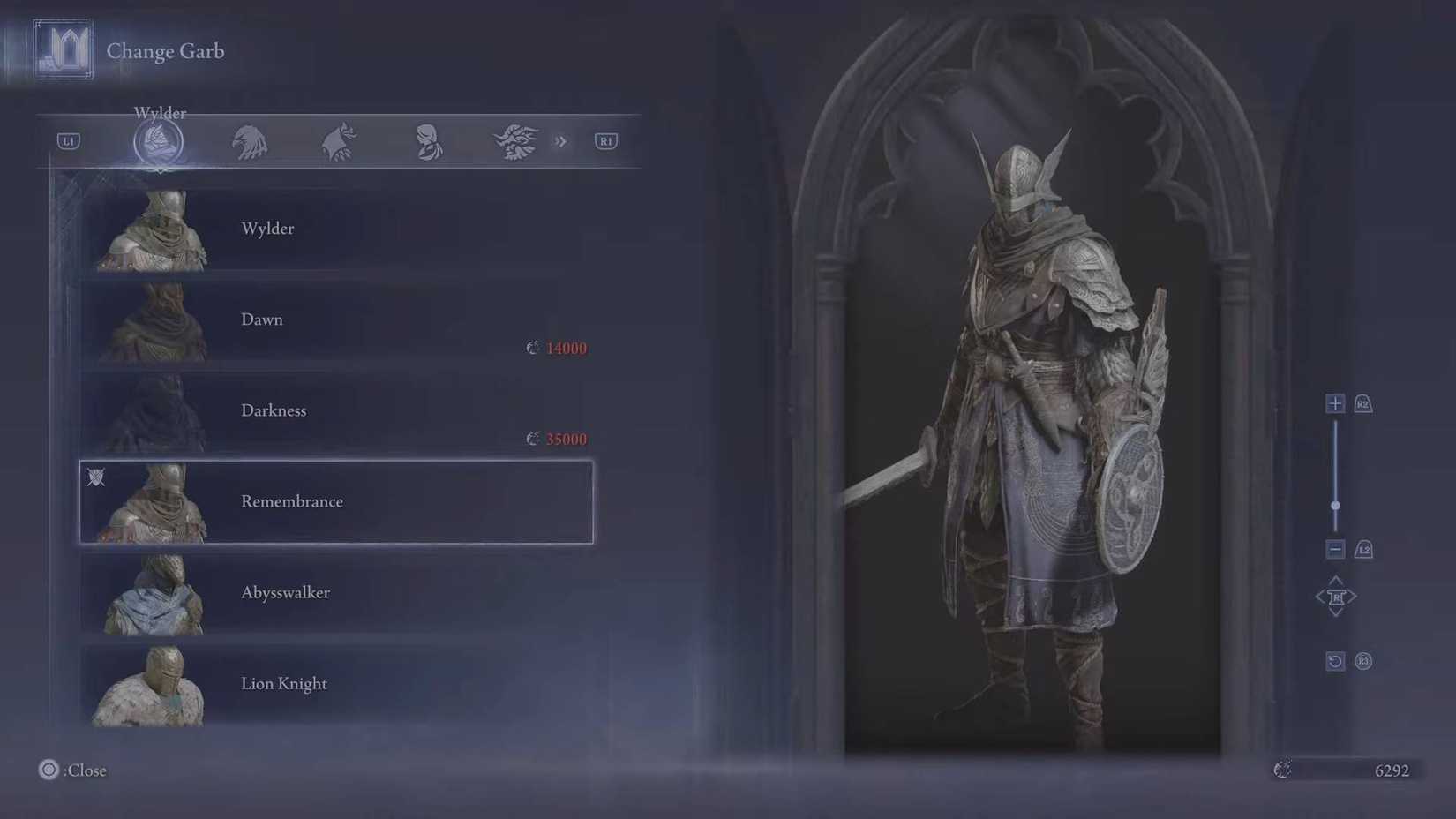
Task: Zoom out with the minus button
Action: [x=1335, y=549]
